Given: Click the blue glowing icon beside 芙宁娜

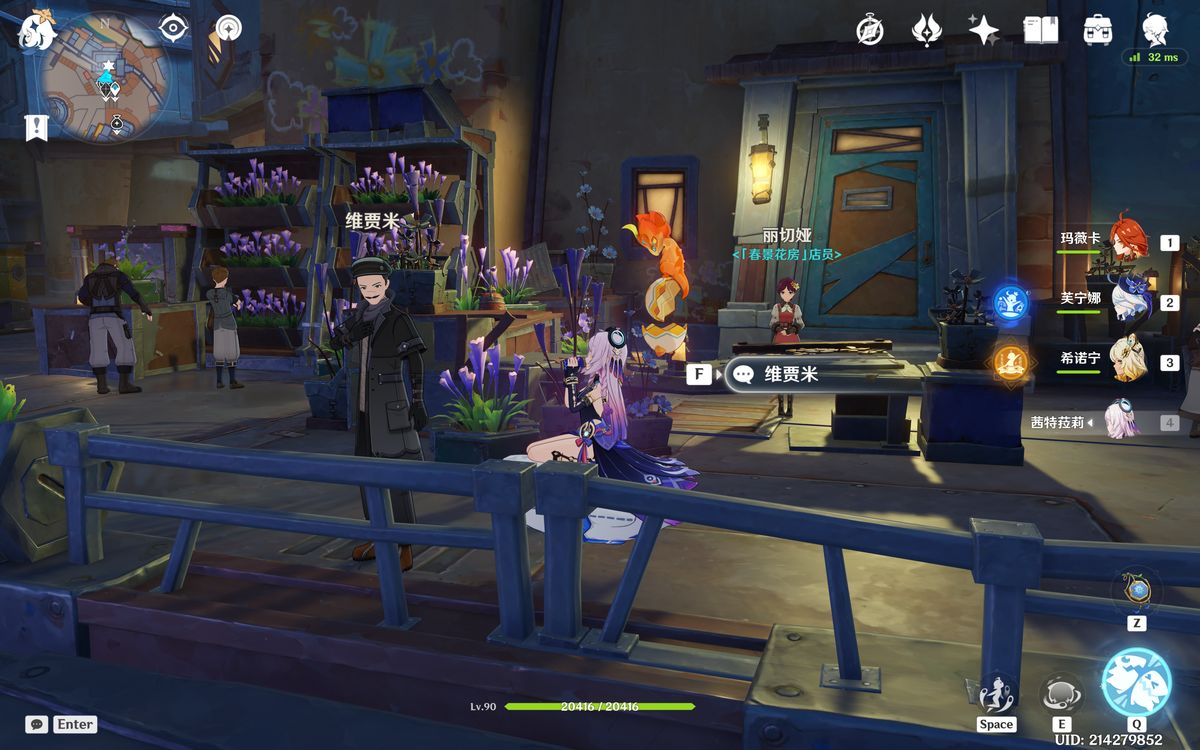Looking at the screenshot, I should click(x=1008, y=301).
